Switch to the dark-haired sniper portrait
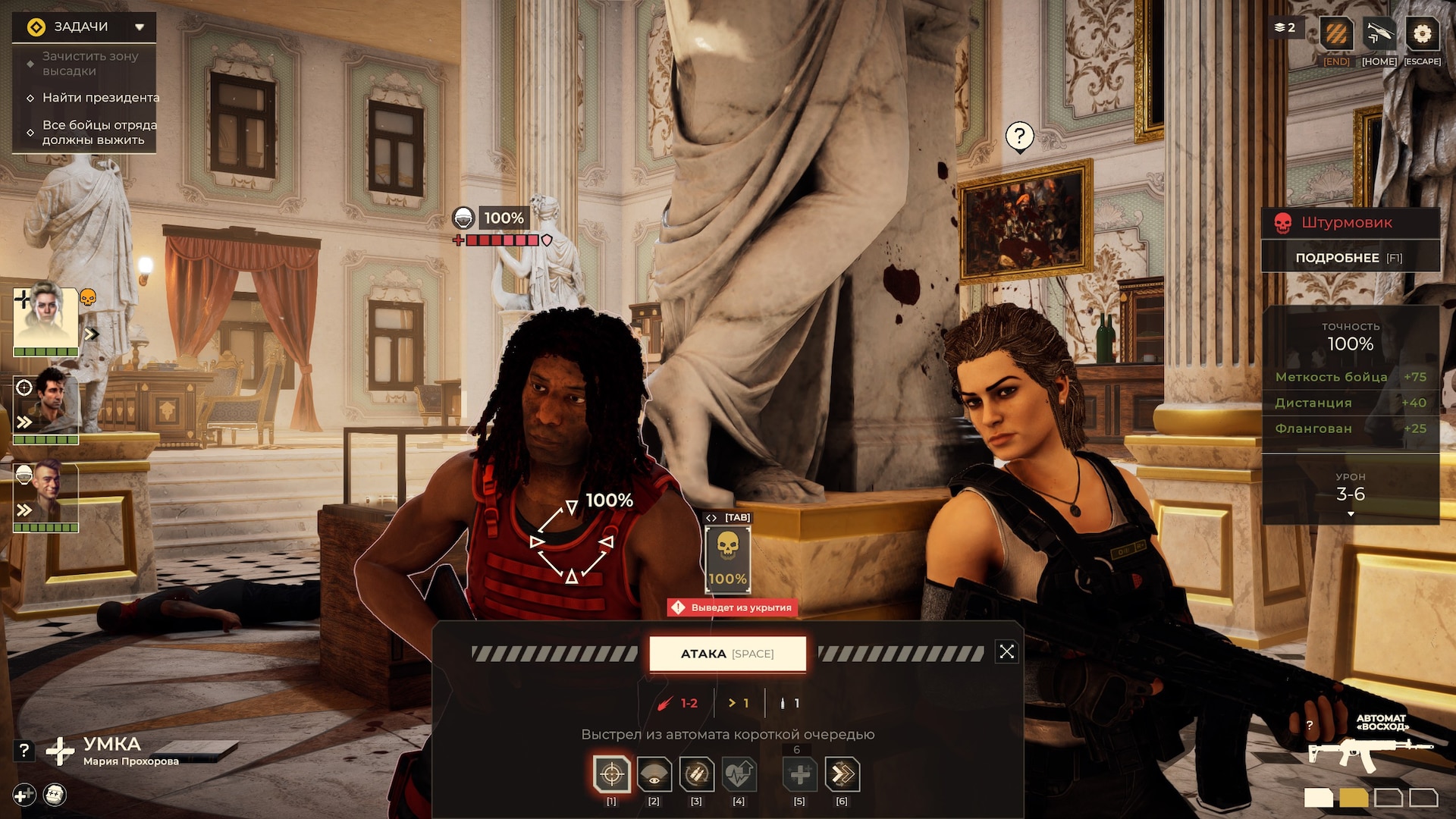Image resolution: width=1456 pixels, height=819 pixels. point(45,407)
